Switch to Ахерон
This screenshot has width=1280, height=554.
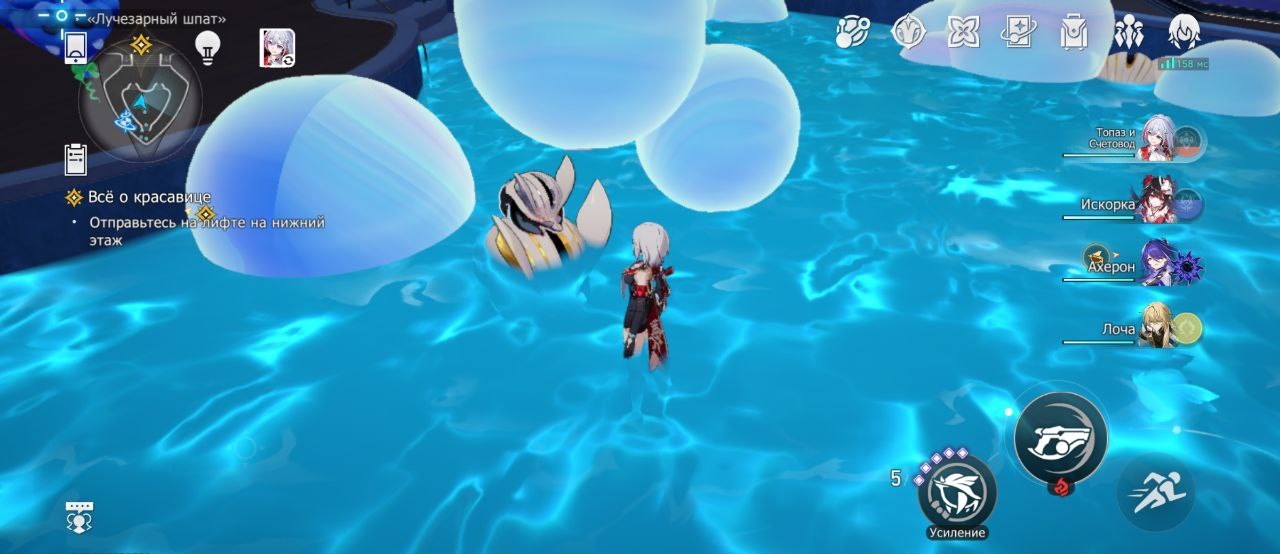(x=1158, y=266)
